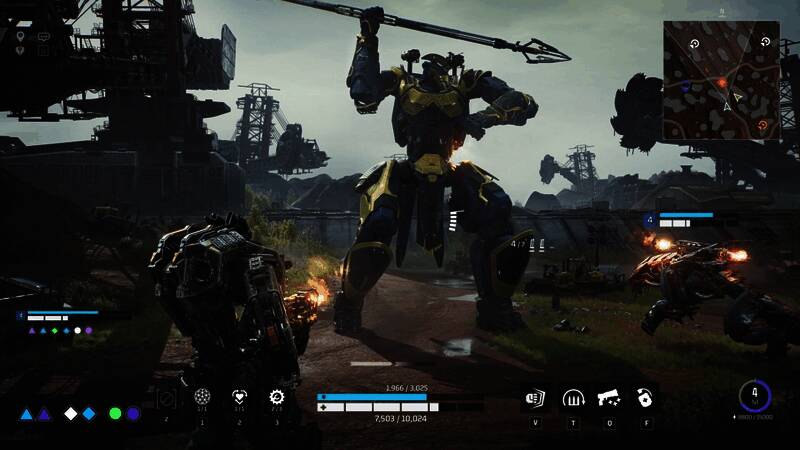Viewport: 800px width, 450px height.
Task: Click the red marker on the minimap
Action: point(721,82)
